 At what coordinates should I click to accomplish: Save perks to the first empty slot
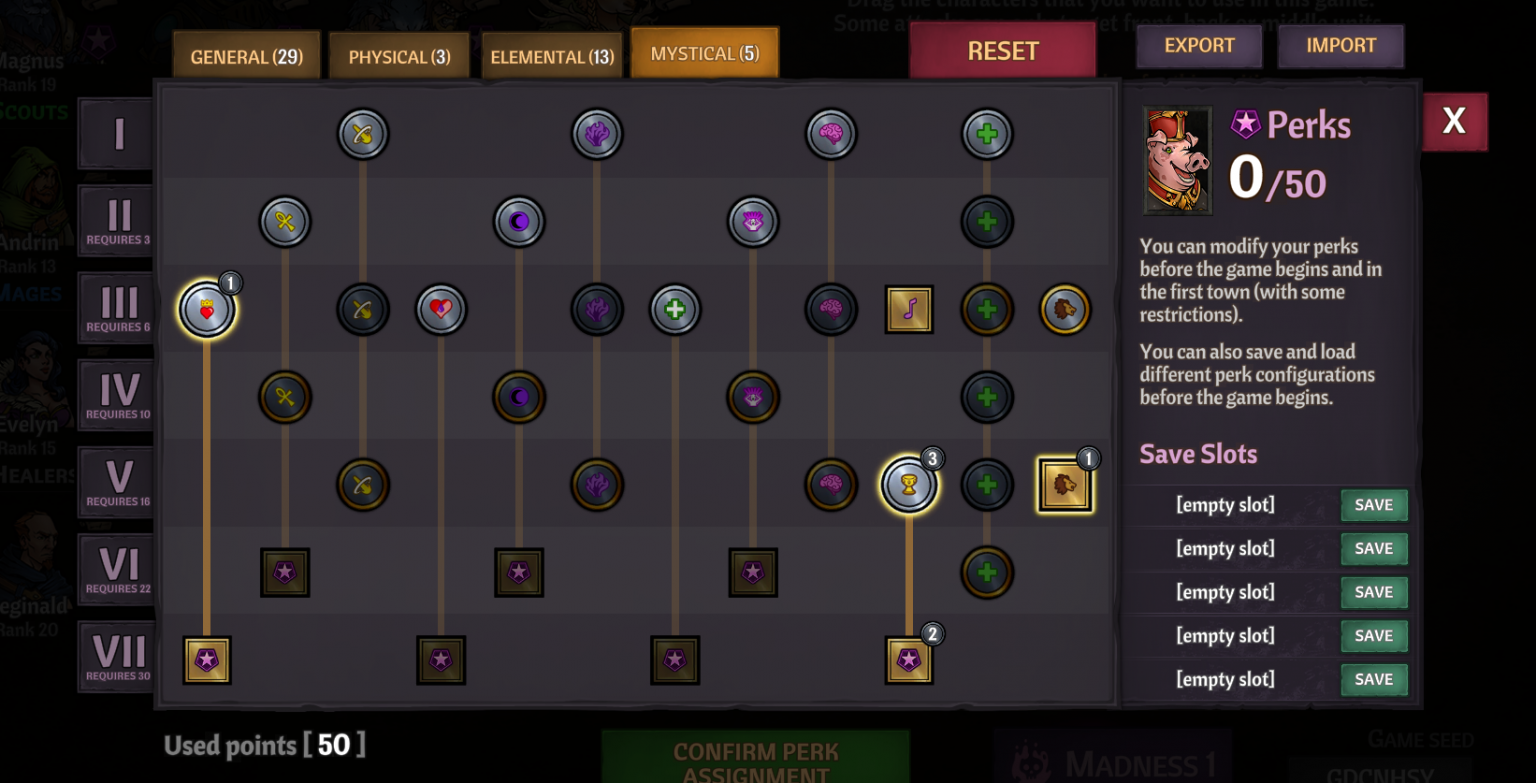(x=1373, y=505)
